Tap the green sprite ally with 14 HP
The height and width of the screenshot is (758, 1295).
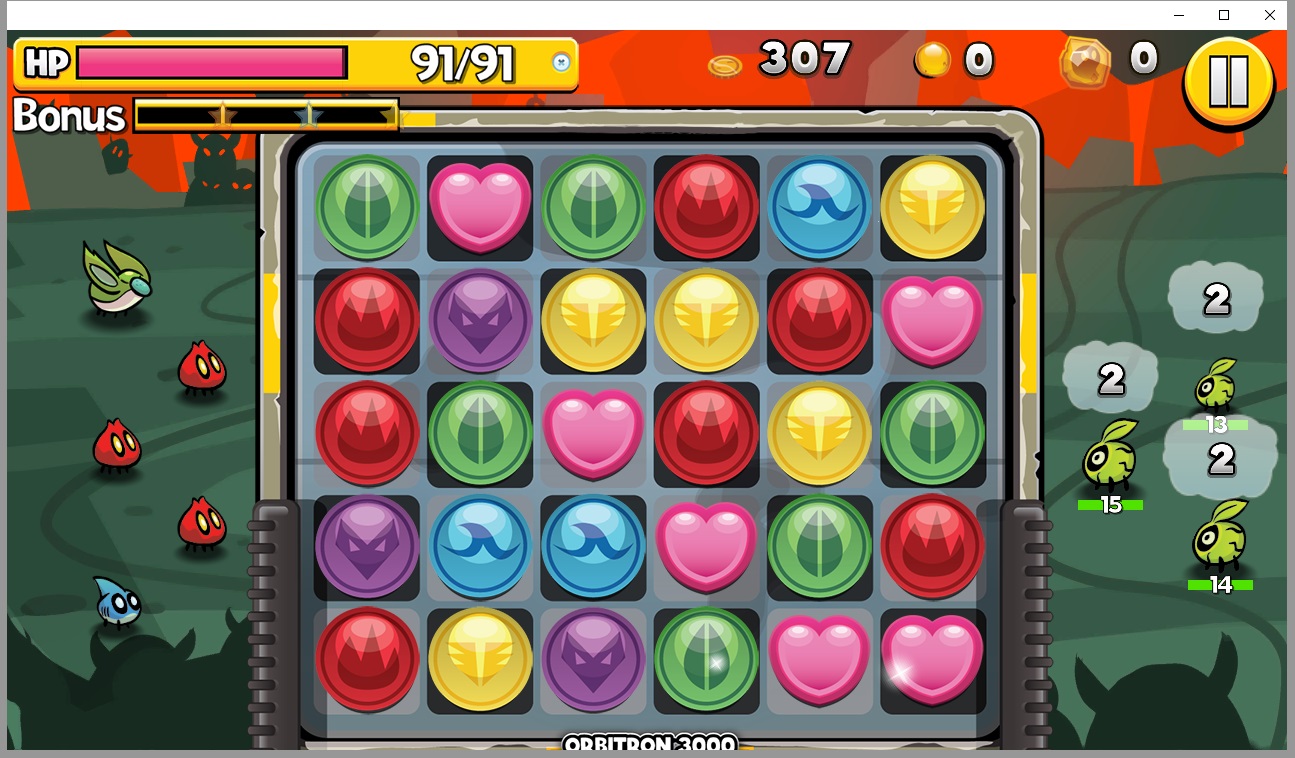click(x=1220, y=543)
